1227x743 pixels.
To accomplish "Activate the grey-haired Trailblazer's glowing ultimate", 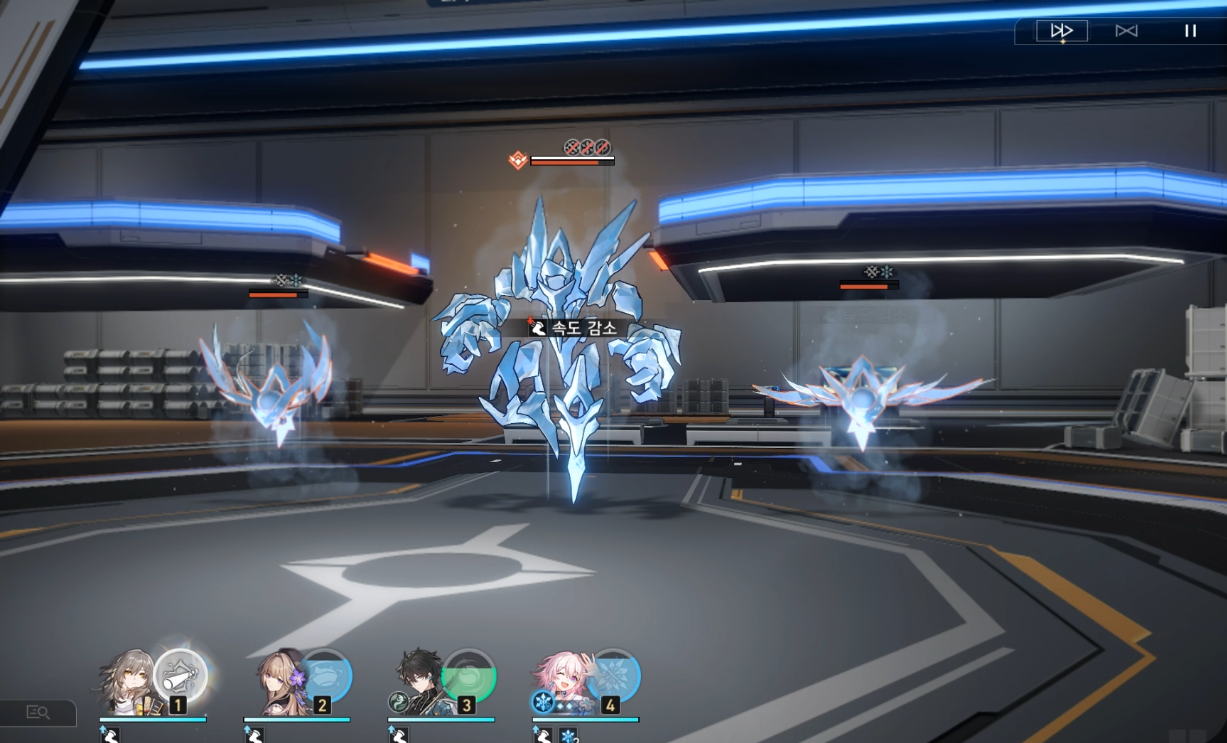I will (181, 675).
